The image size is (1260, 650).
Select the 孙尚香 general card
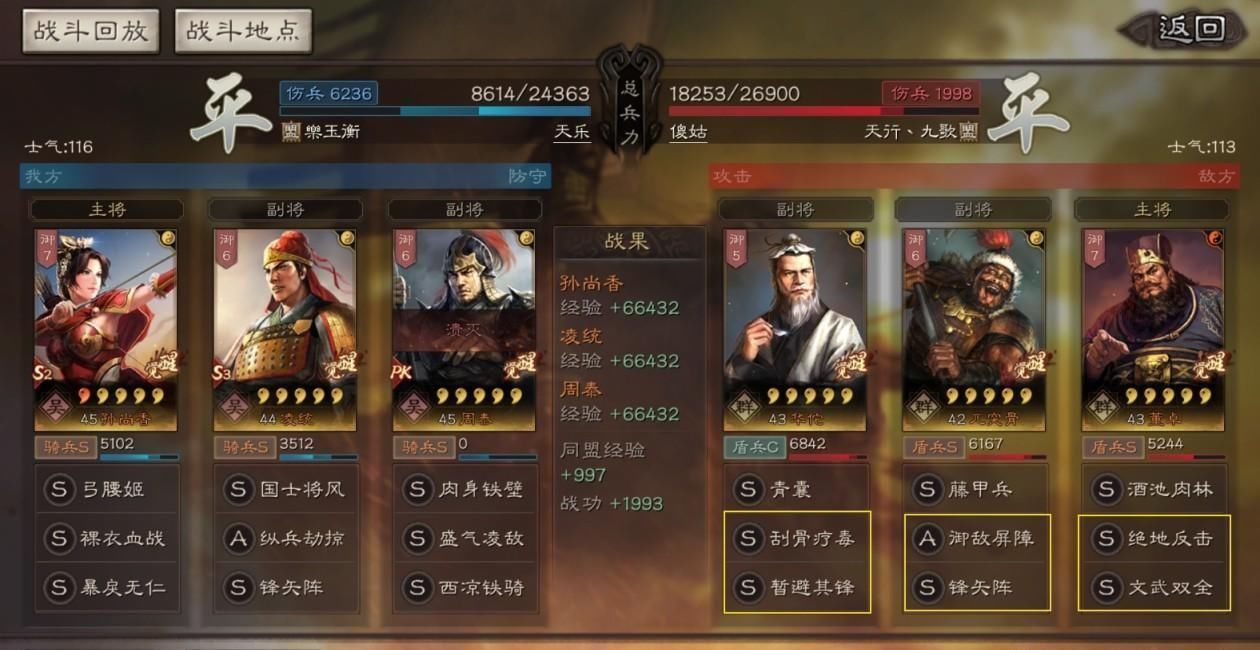[x=106, y=330]
